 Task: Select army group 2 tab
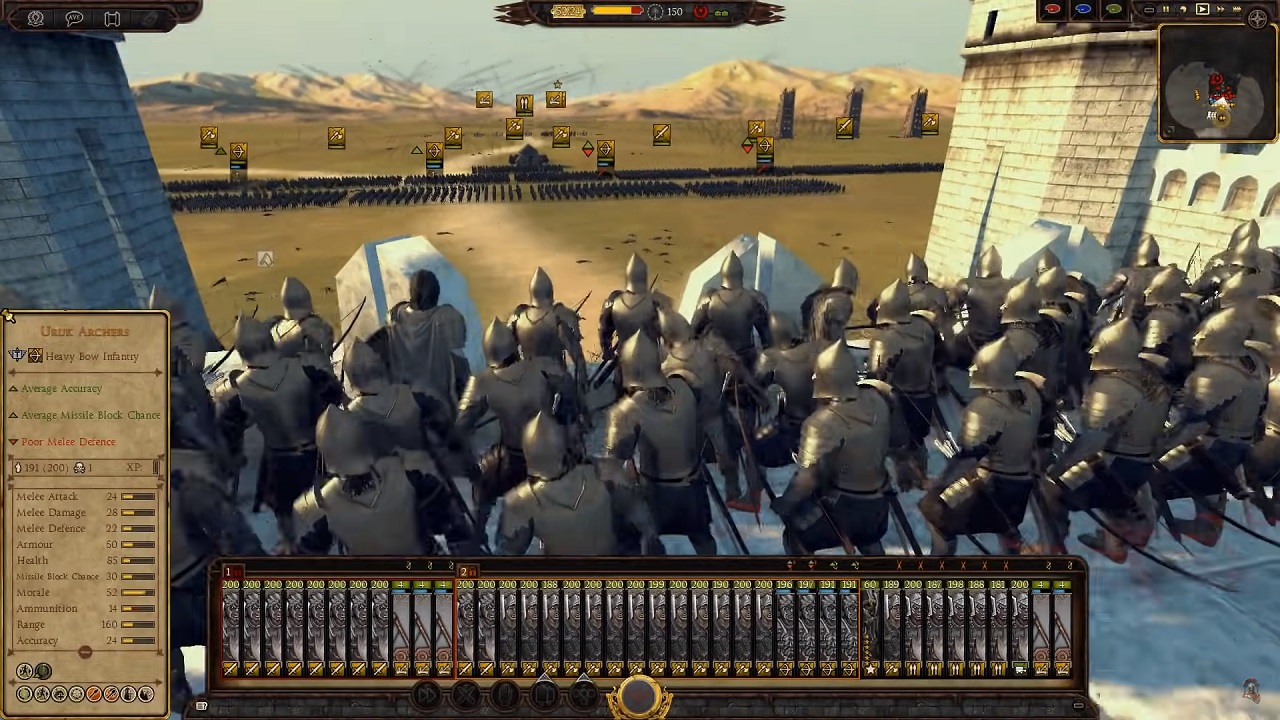[x=463, y=571]
